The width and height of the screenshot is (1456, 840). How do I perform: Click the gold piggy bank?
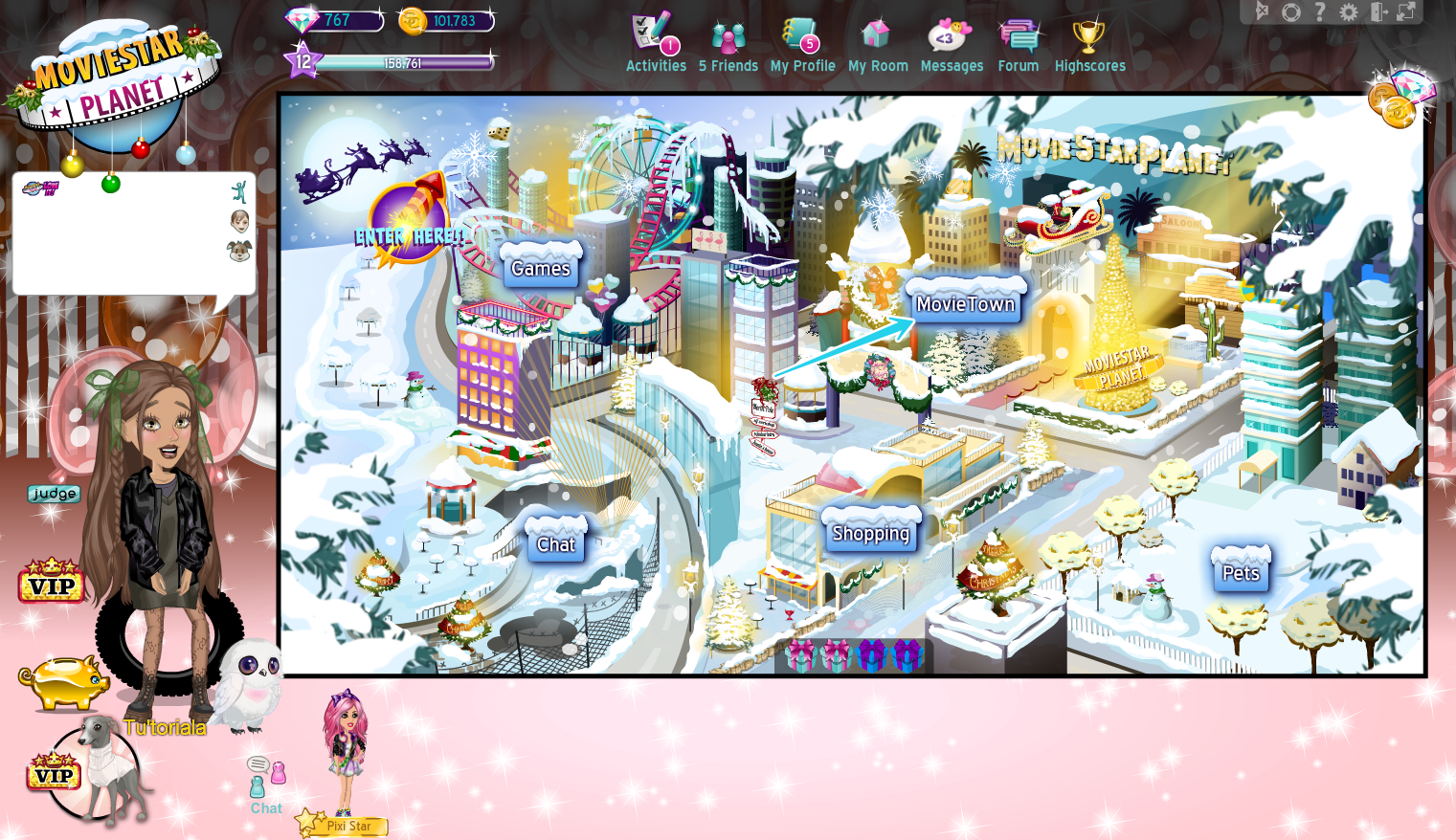tap(63, 680)
